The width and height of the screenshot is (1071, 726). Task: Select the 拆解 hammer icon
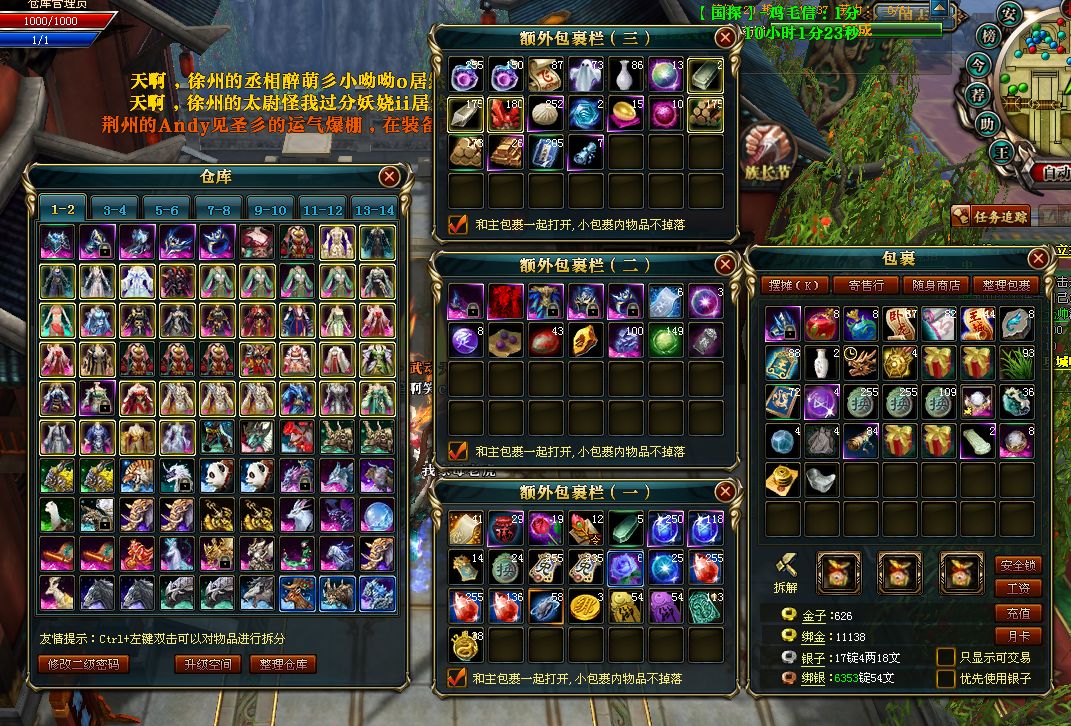(x=786, y=567)
